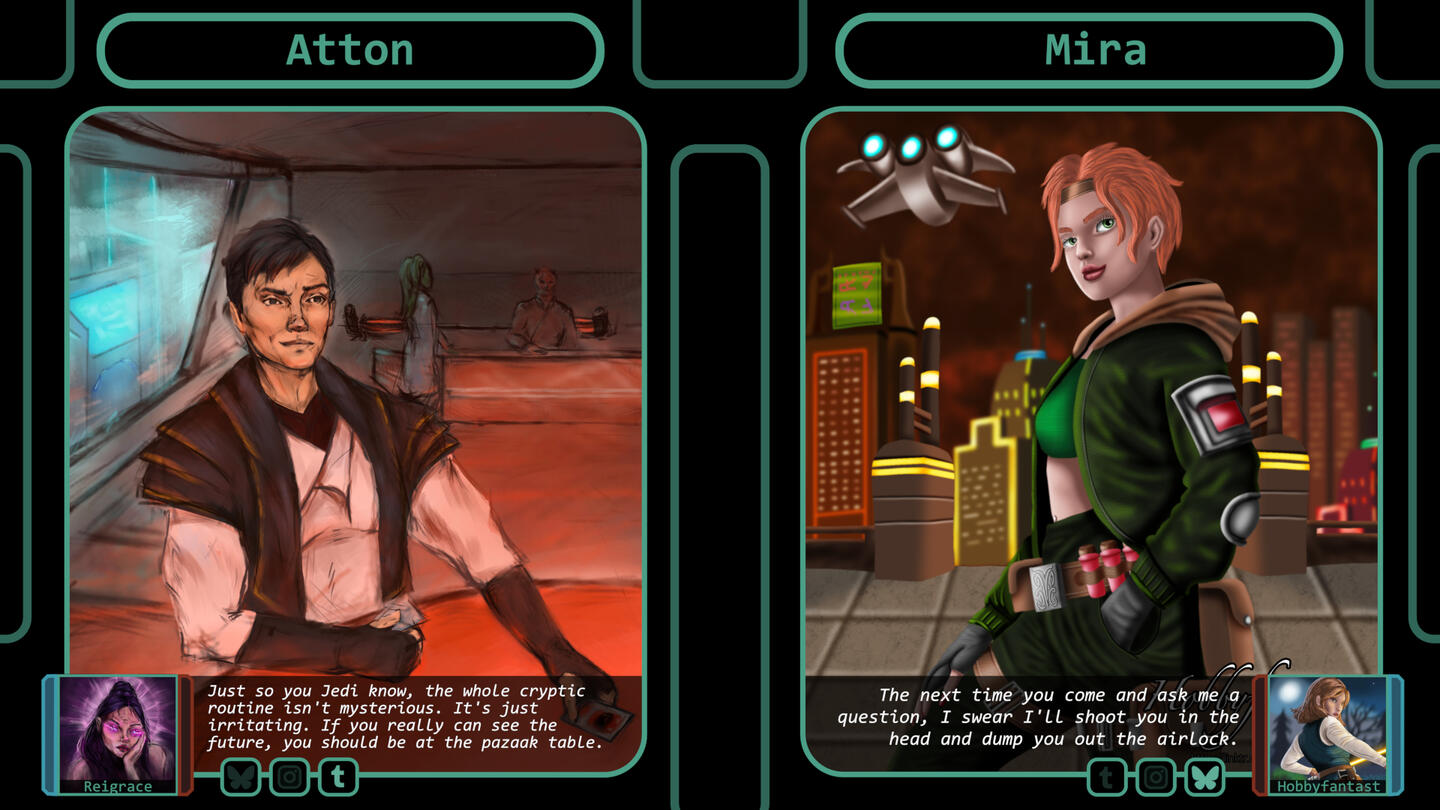The height and width of the screenshot is (810, 1440).
Task: Open Reigrace's Bluesky butterfly link
Action: (x=241, y=776)
